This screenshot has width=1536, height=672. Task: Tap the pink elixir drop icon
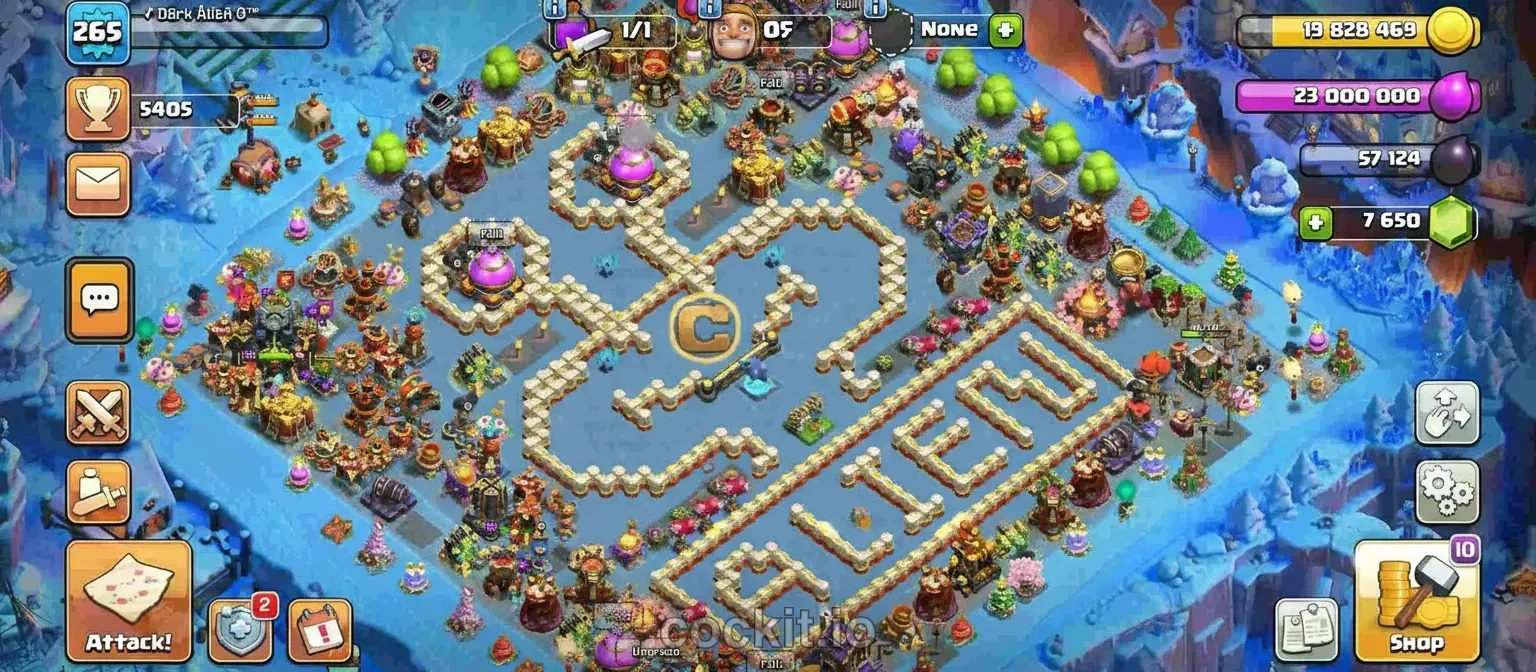click(1452, 98)
